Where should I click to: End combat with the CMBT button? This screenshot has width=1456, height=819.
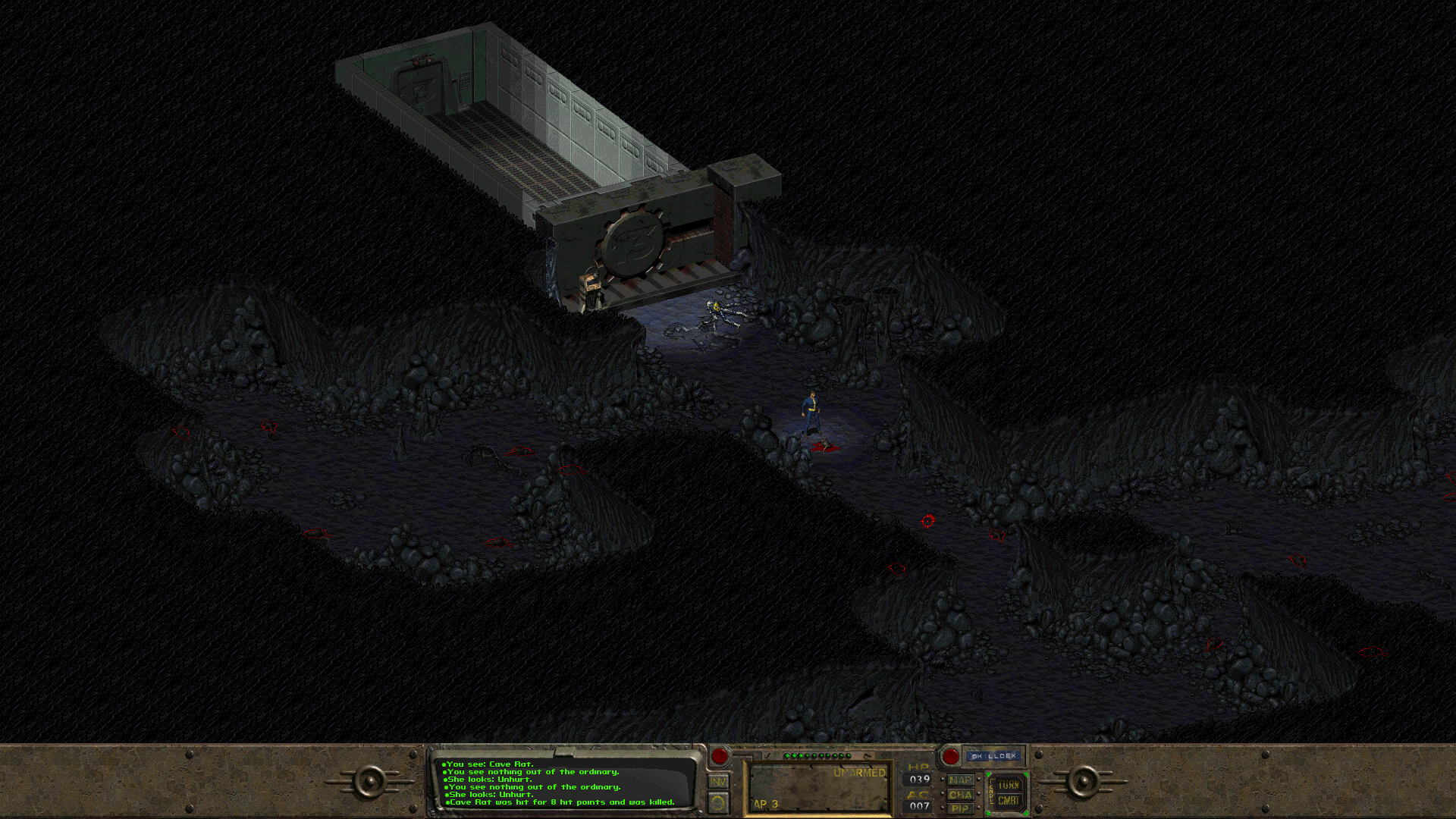pos(1008,801)
